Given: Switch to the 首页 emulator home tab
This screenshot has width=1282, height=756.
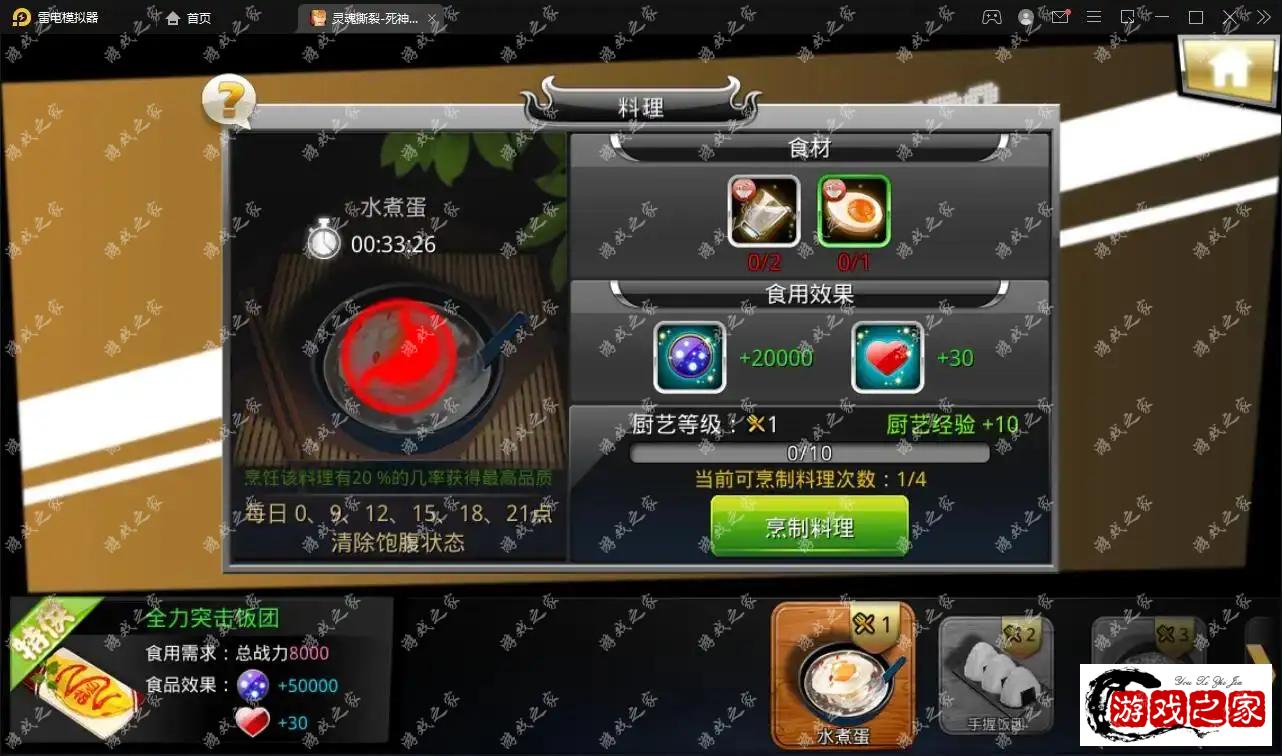Looking at the screenshot, I should 189,18.
